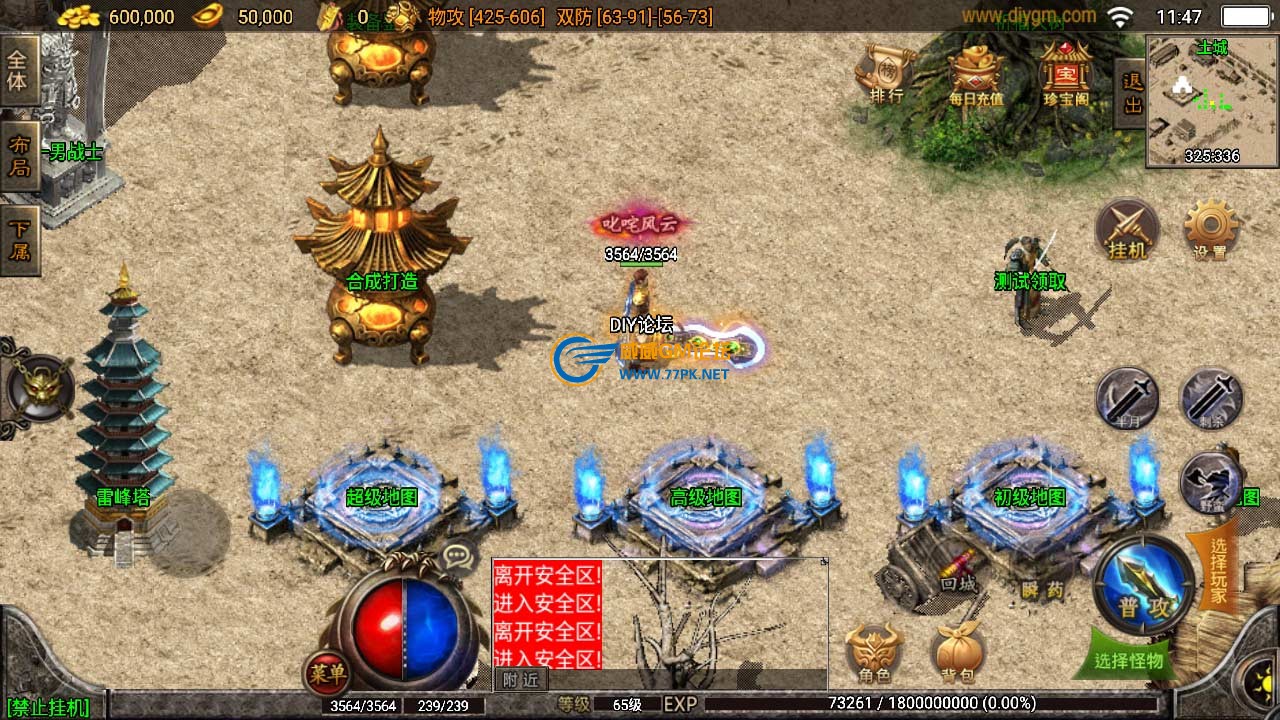Open the 角色 character sheet
Viewport: 1280px width, 720px height.
point(874,654)
